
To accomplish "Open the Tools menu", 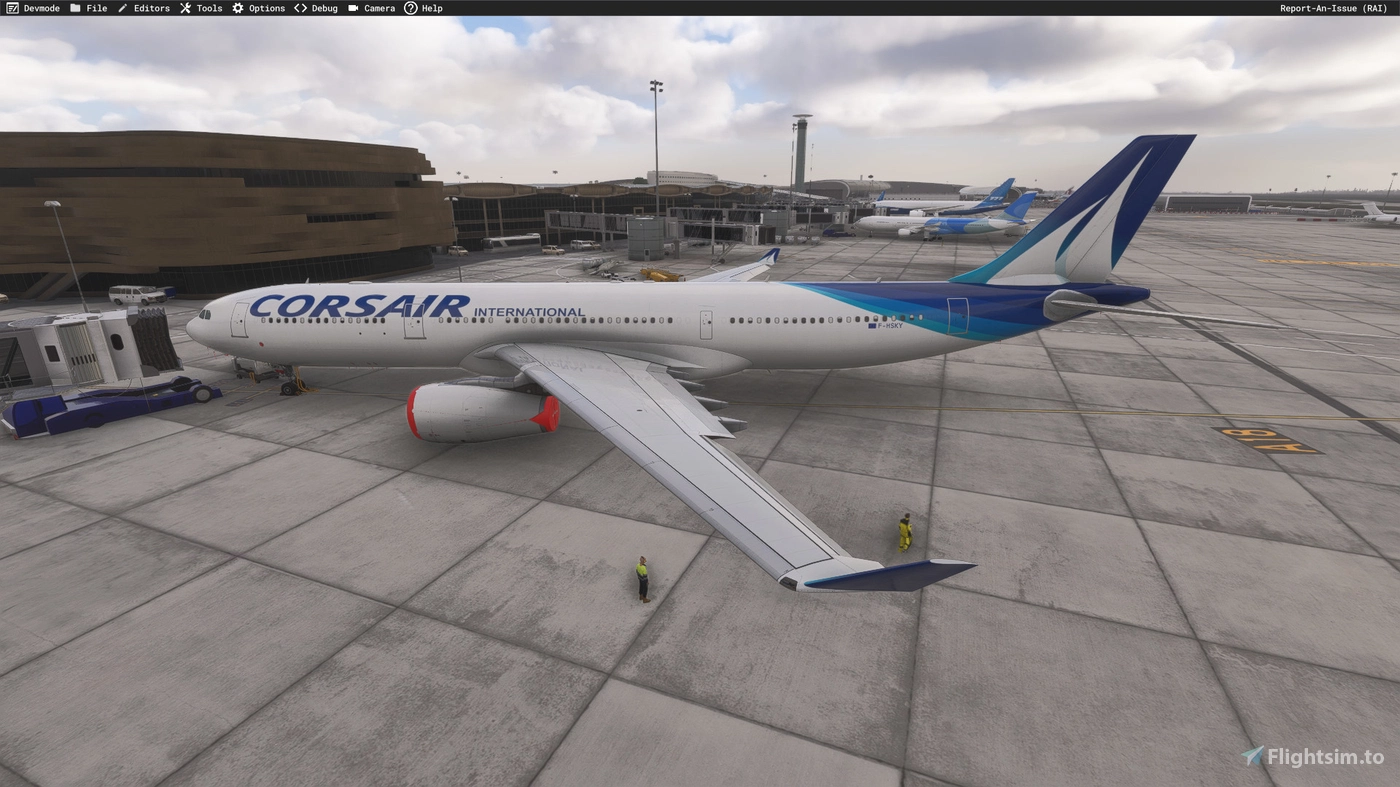I will pyautogui.click(x=207, y=7).
